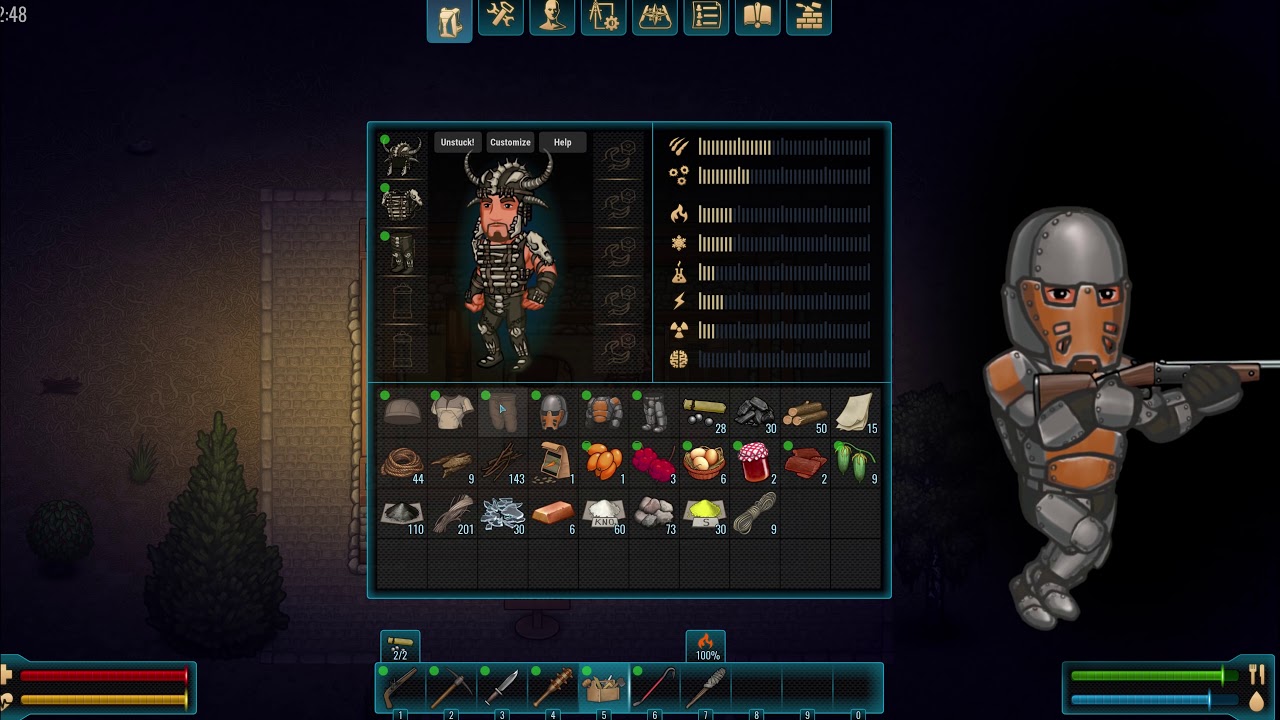Select the coal stack of 30

pos(755,413)
